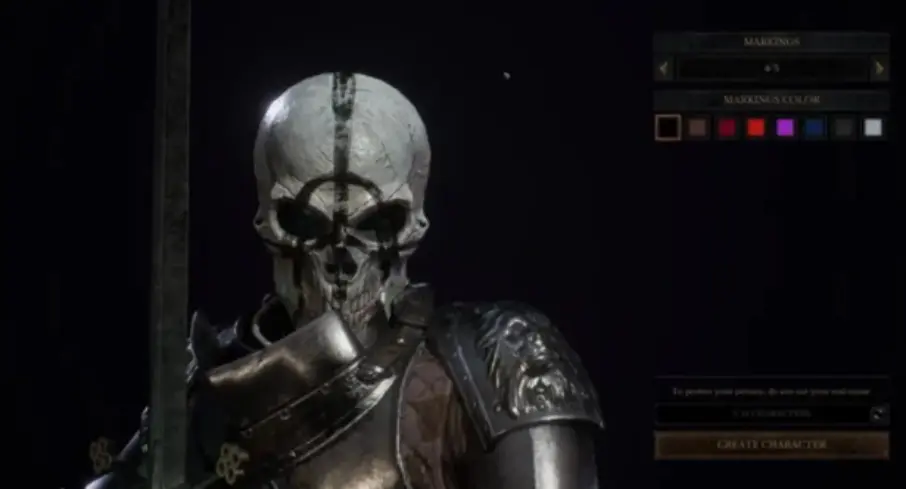The image size is (906, 489).
Task: Click the random name dice button
Action: (878, 413)
